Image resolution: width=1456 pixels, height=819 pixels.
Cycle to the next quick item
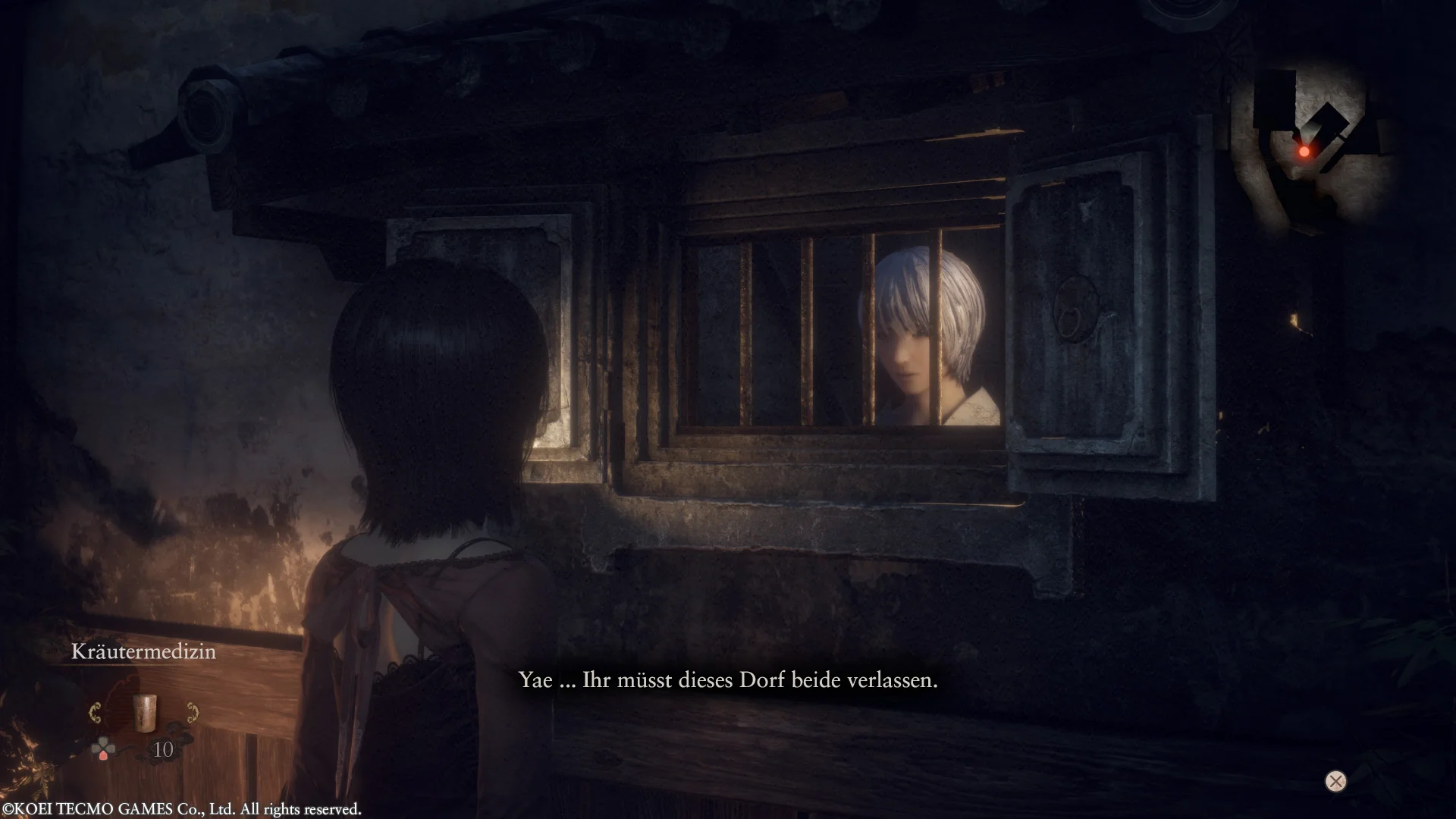pyautogui.click(x=193, y=713)
